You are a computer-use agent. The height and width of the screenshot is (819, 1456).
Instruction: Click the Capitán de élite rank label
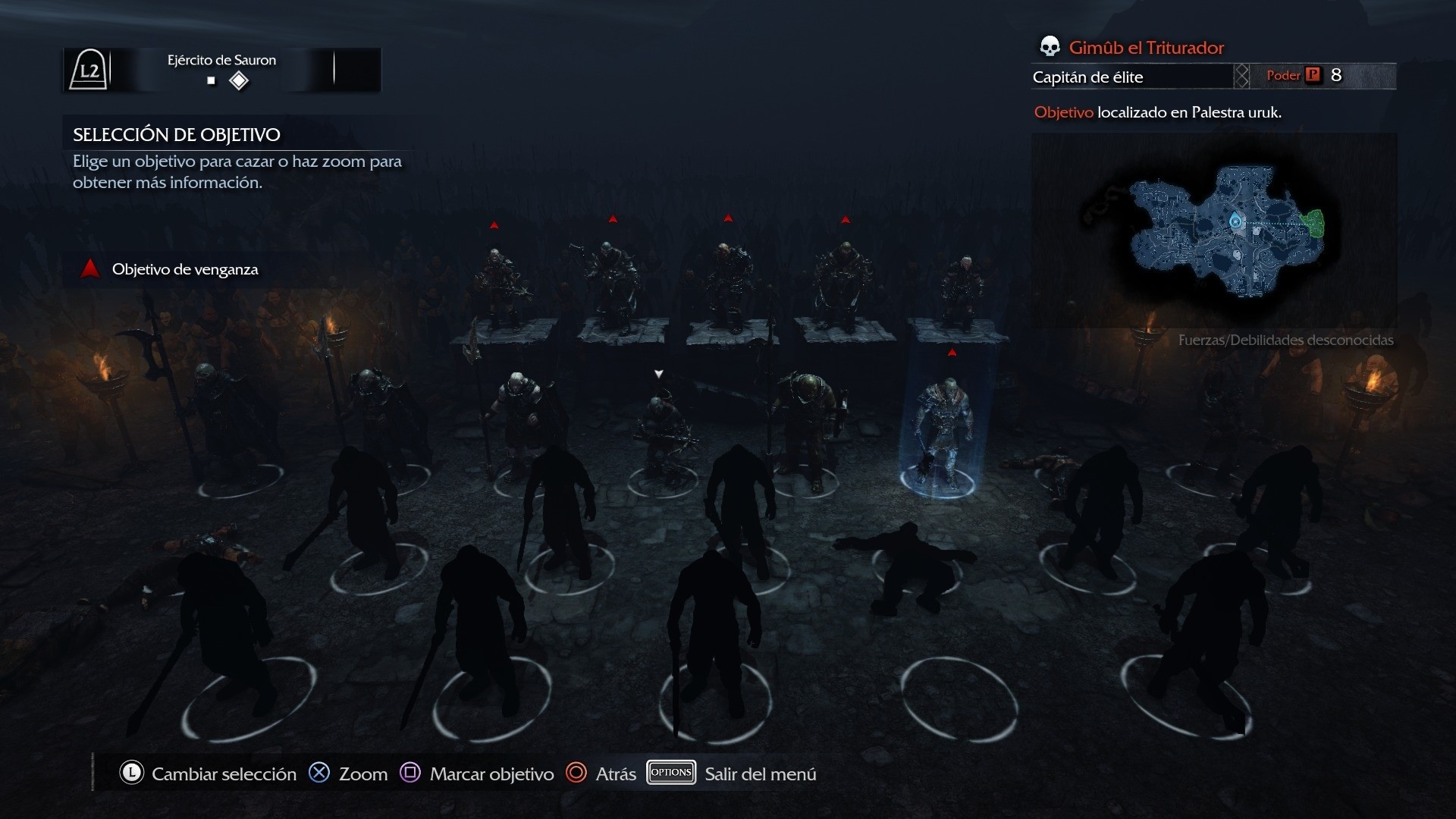tap(1087, 77)
